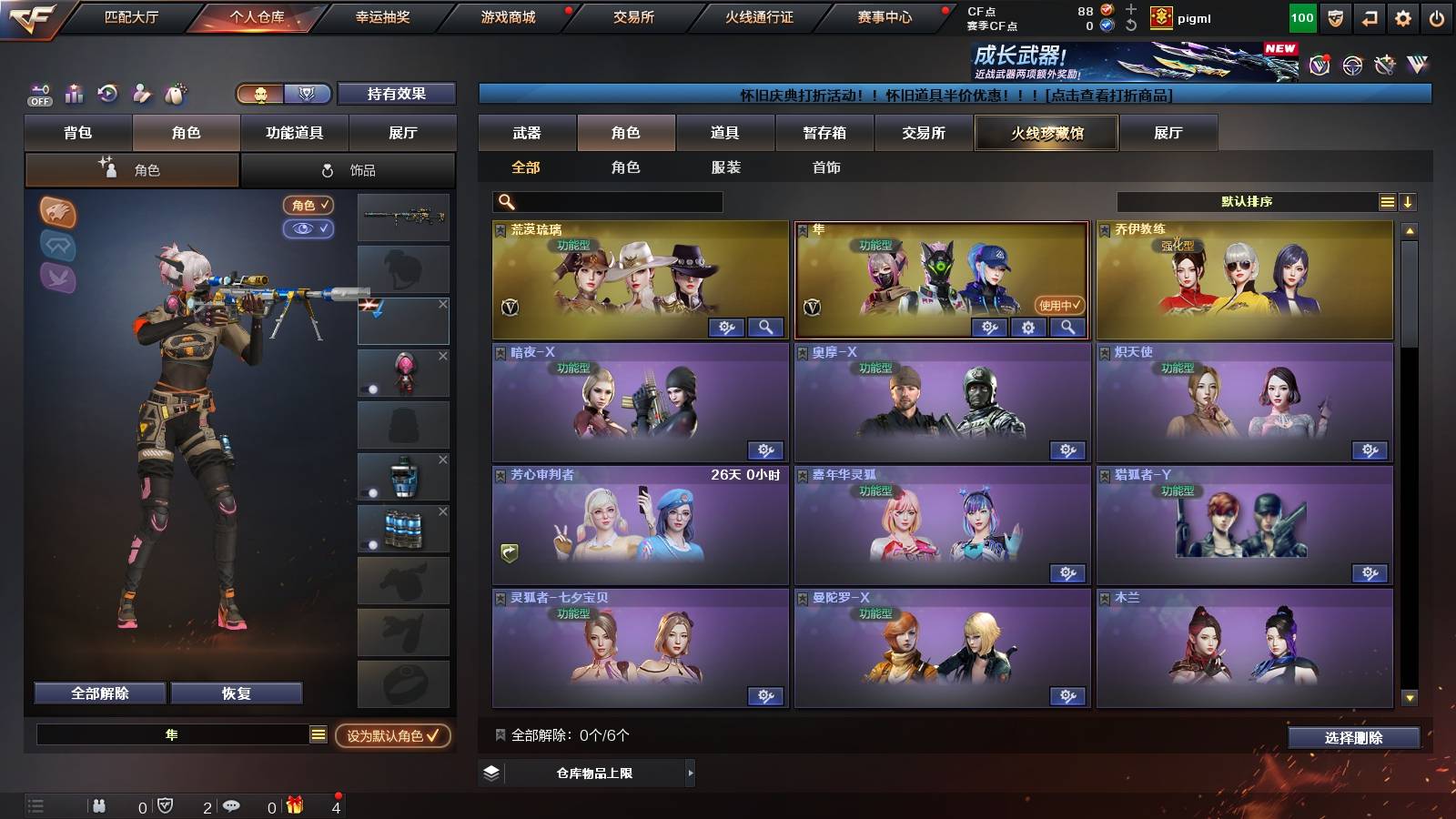Click the gift icon in bottom status bar
1456x819 pixels.
click(x=293, y=805)
